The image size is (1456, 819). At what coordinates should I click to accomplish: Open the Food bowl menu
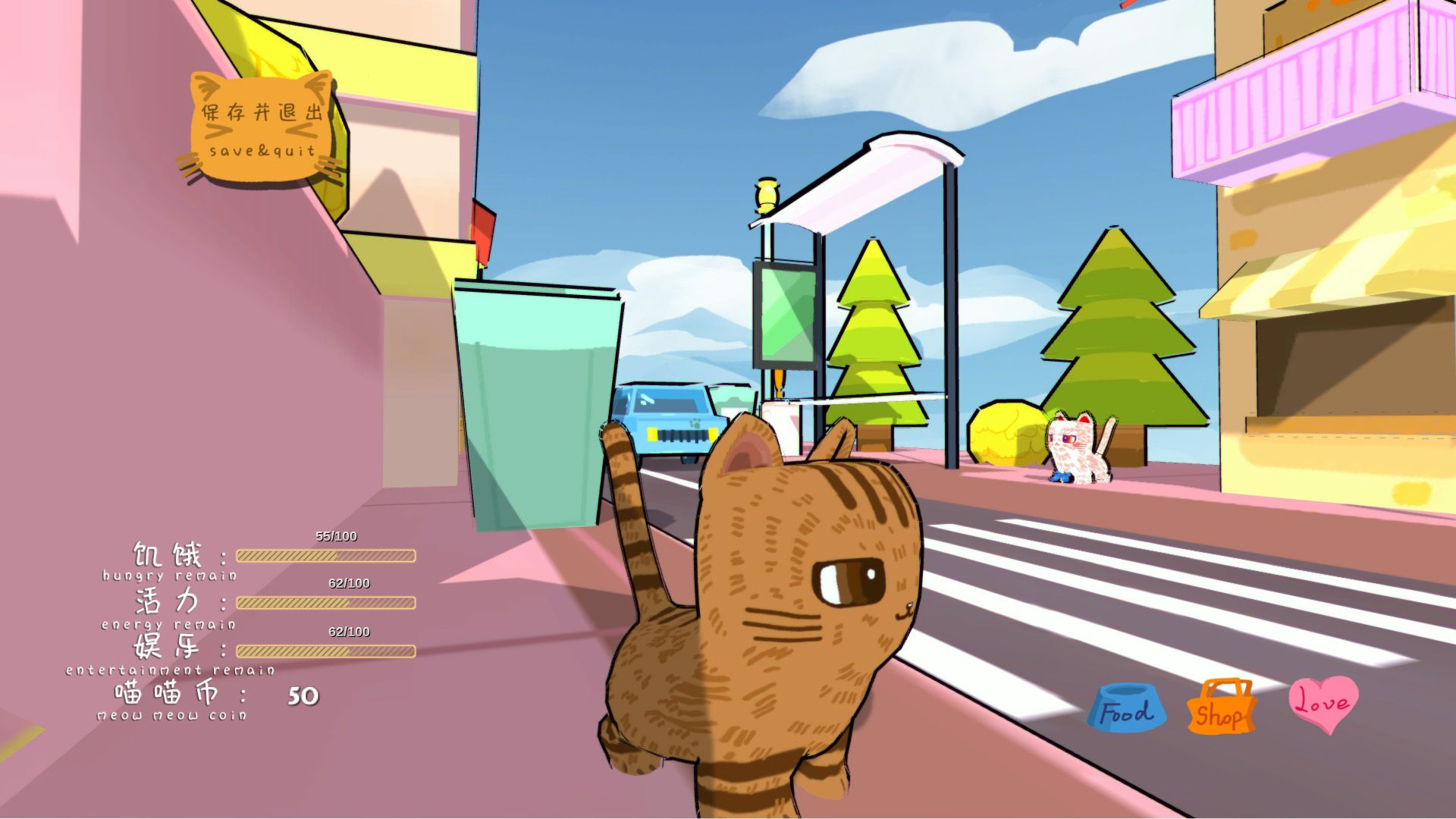point(1127,709)
